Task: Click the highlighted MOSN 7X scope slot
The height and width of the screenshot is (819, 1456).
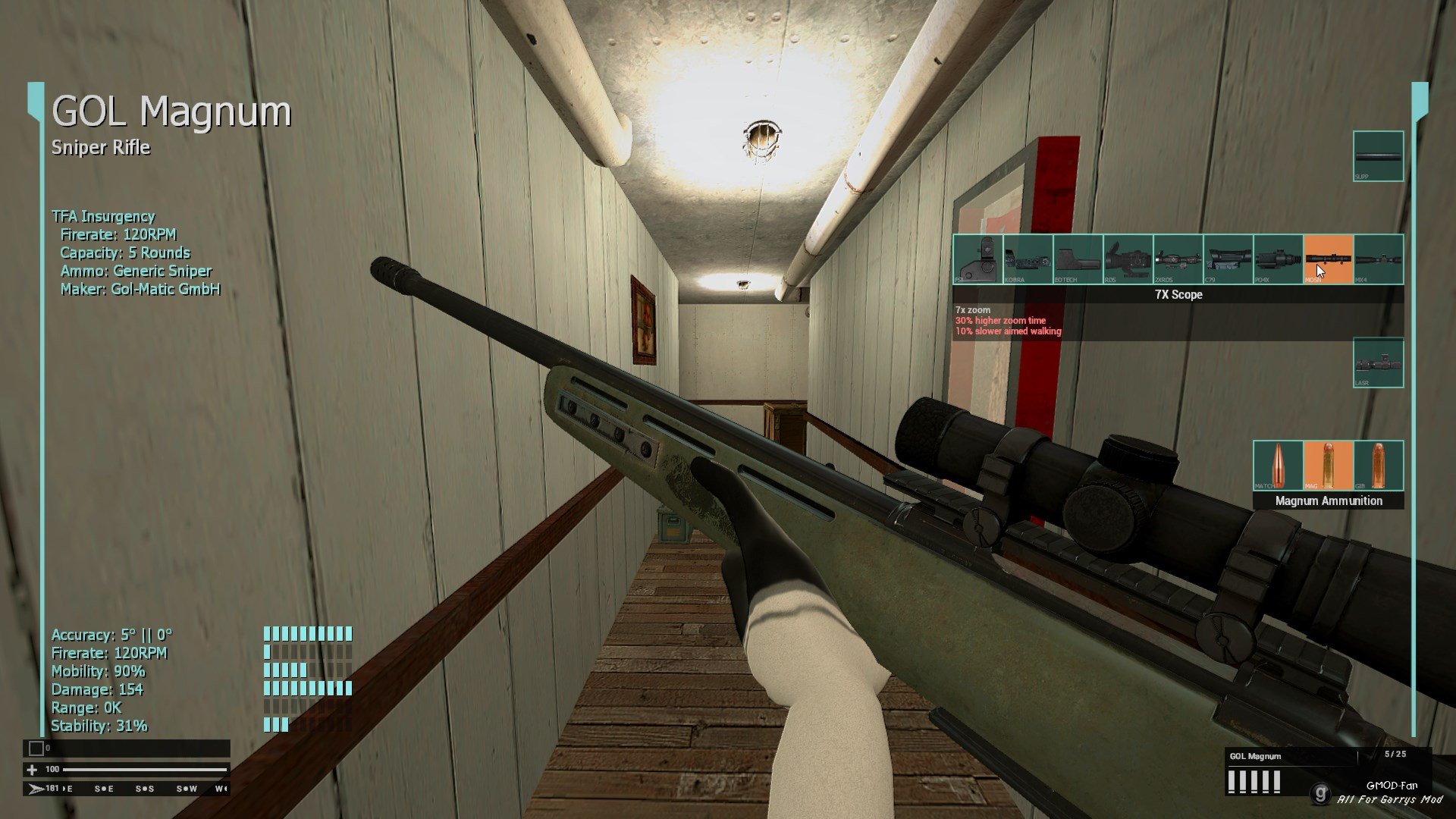Action: pos(1328,259)
